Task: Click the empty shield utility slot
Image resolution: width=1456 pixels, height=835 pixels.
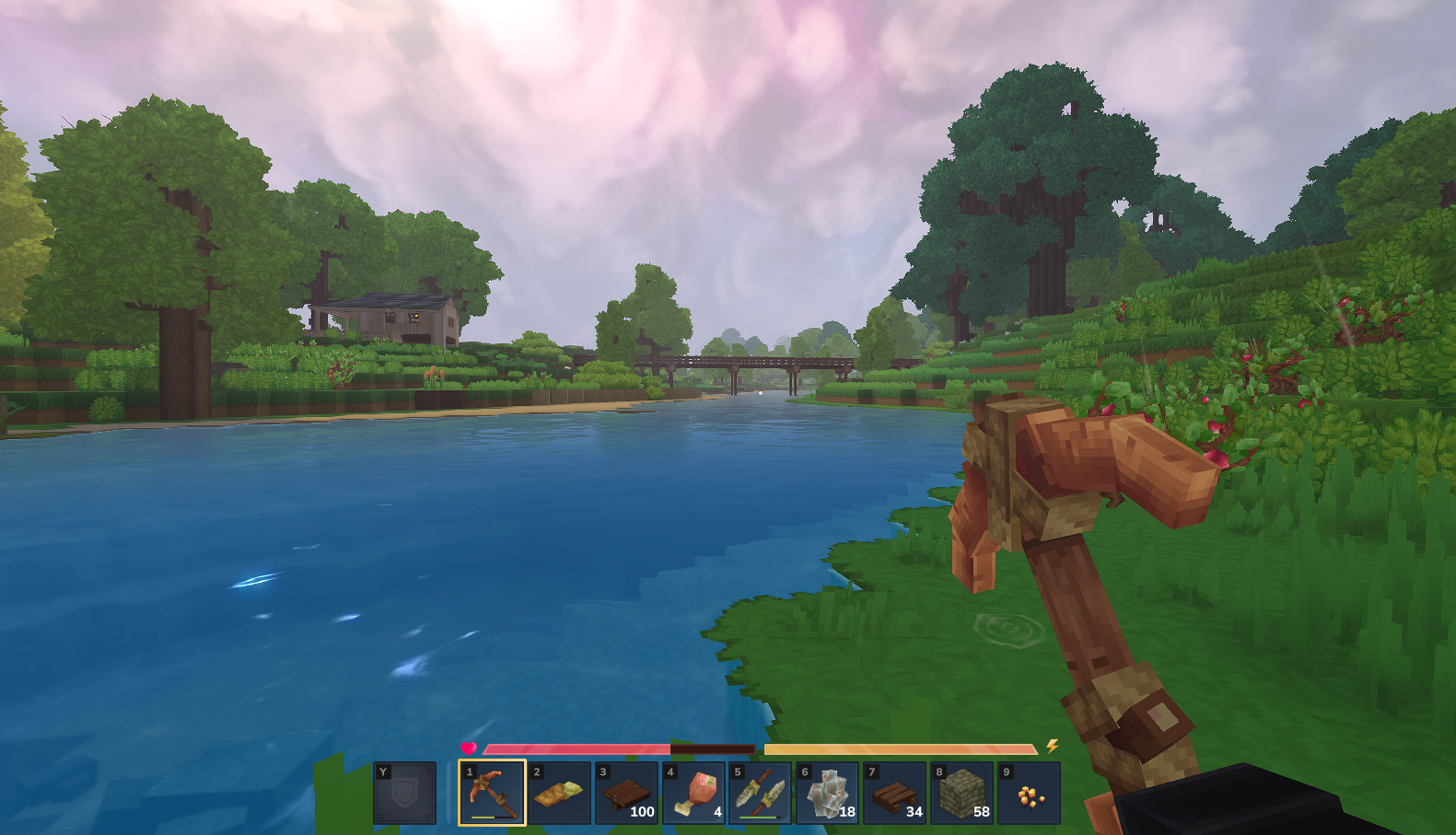Action: coord(405,793)
